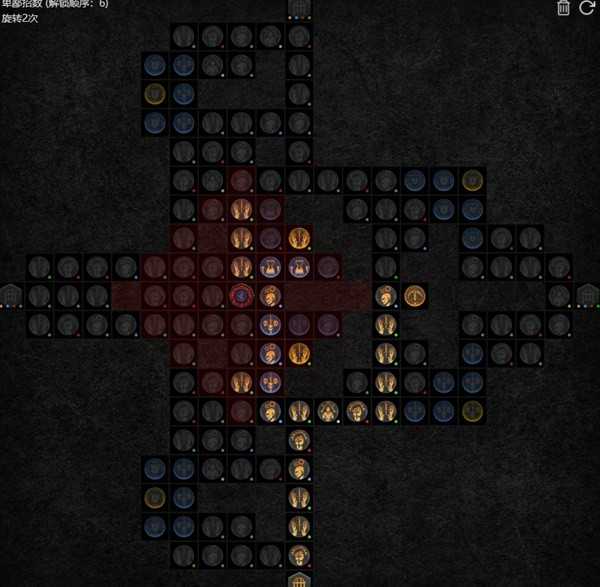Click the circular rotate arrow icon
600x587 pixels.
[x=587, y=8]
